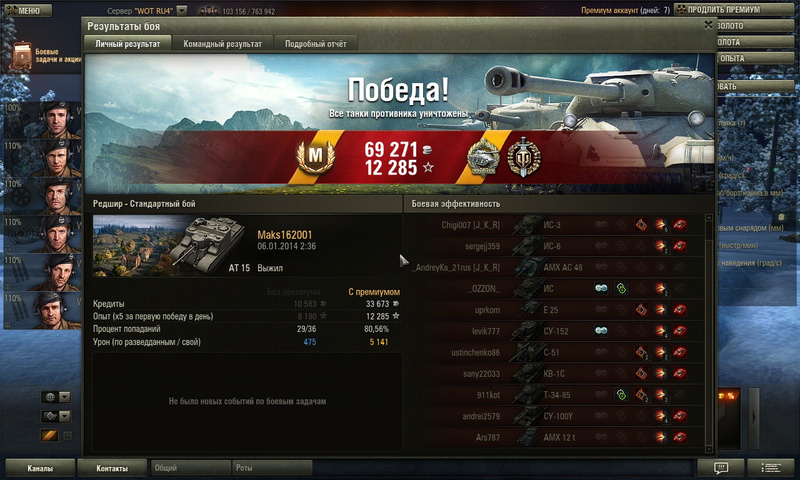Open the Контакты contacts list

pos(112,468)
